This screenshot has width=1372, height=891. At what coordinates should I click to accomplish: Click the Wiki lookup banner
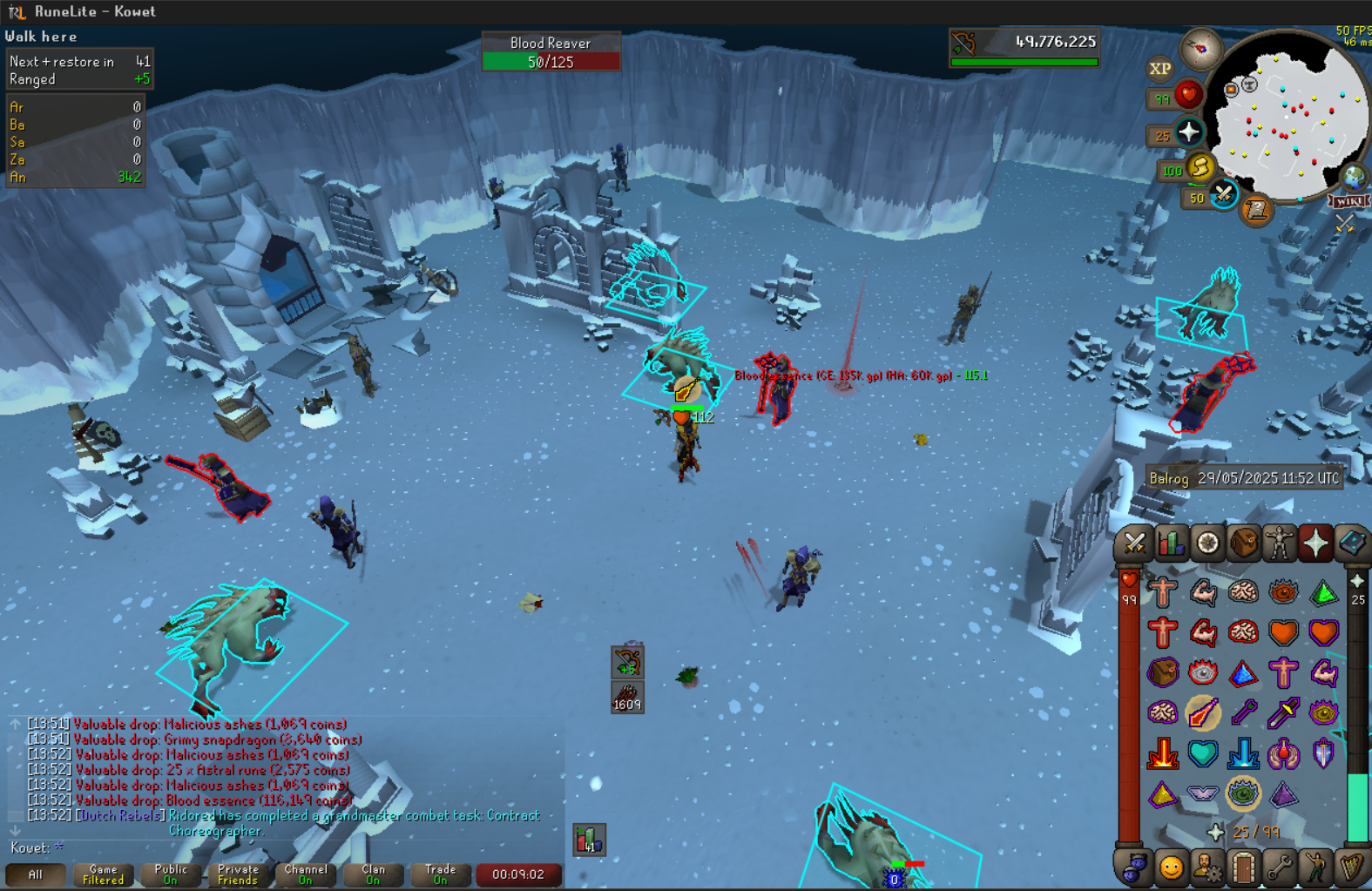[x=1348, y=202]
